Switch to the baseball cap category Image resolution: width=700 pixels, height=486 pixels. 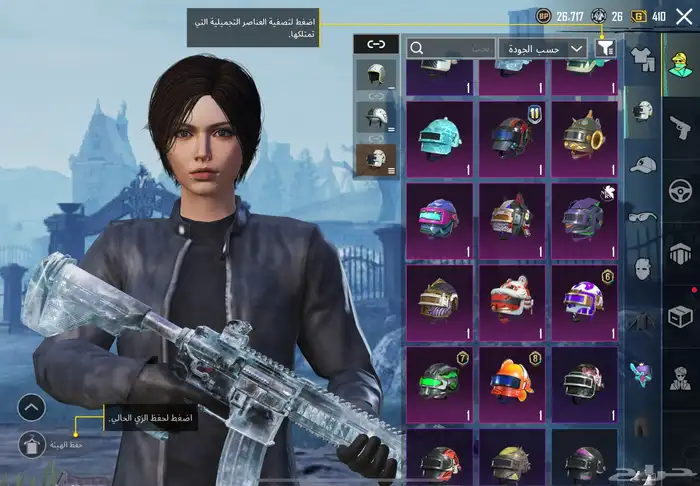[x=641, y=164]
